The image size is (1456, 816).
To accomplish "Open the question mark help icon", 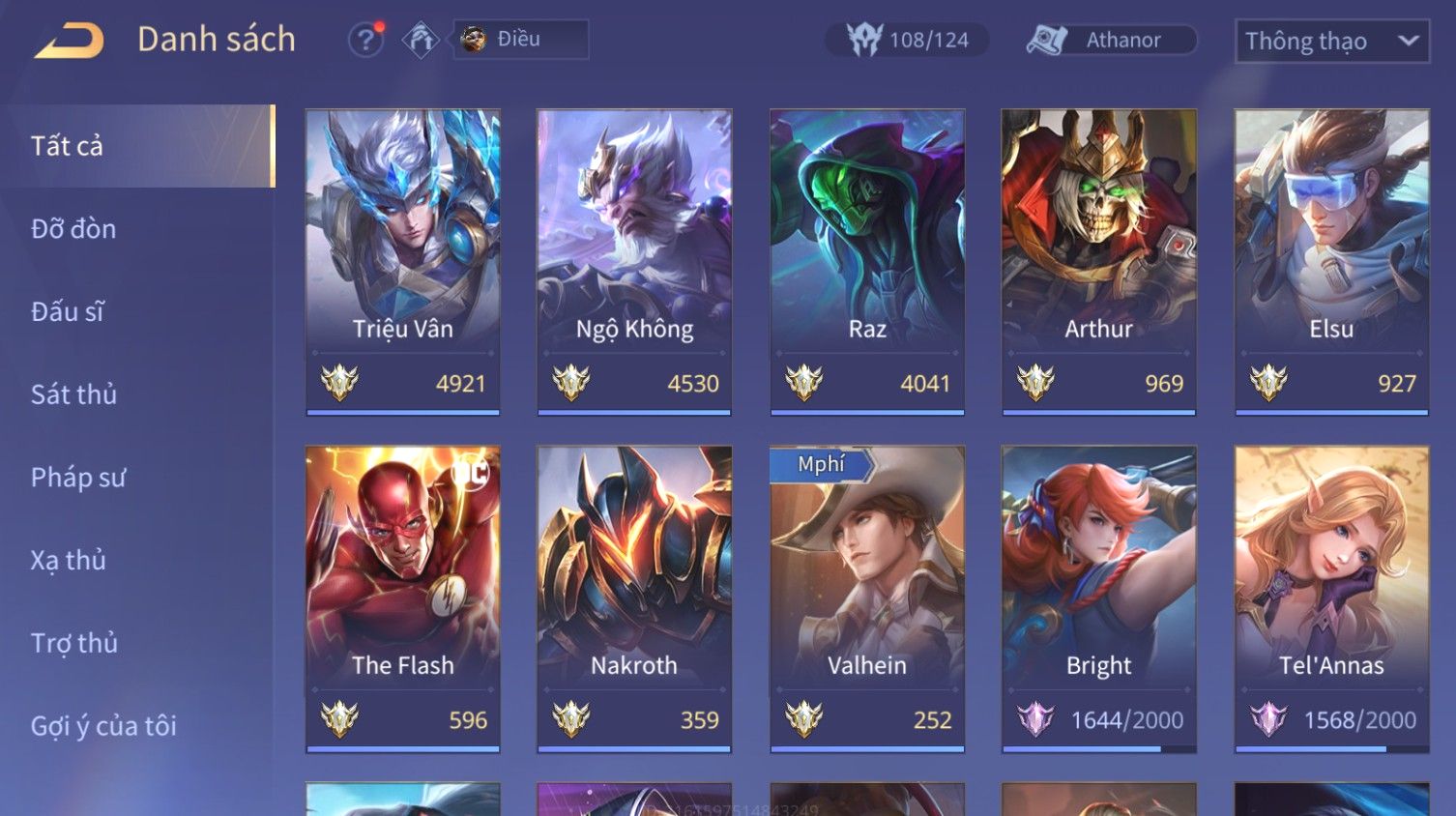I will (365, 40).
